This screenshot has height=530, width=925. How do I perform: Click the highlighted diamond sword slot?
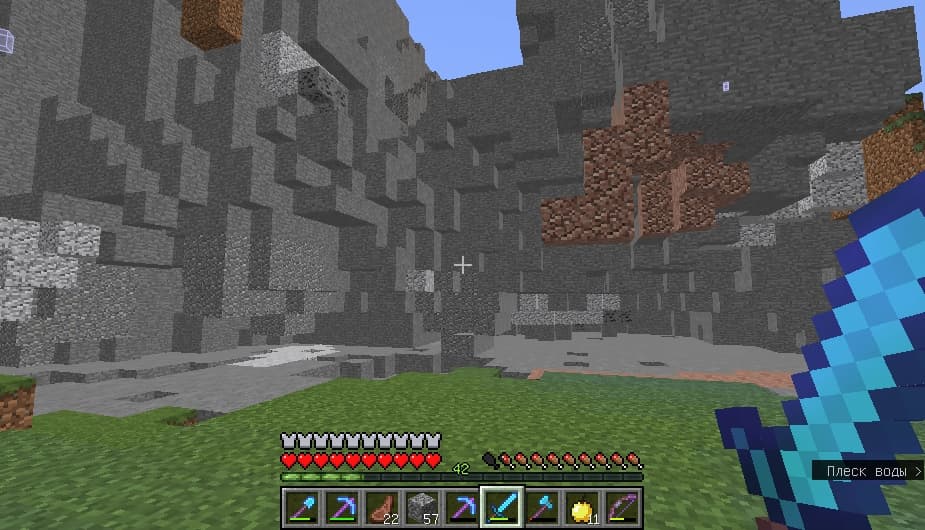[x=499, y=506]
